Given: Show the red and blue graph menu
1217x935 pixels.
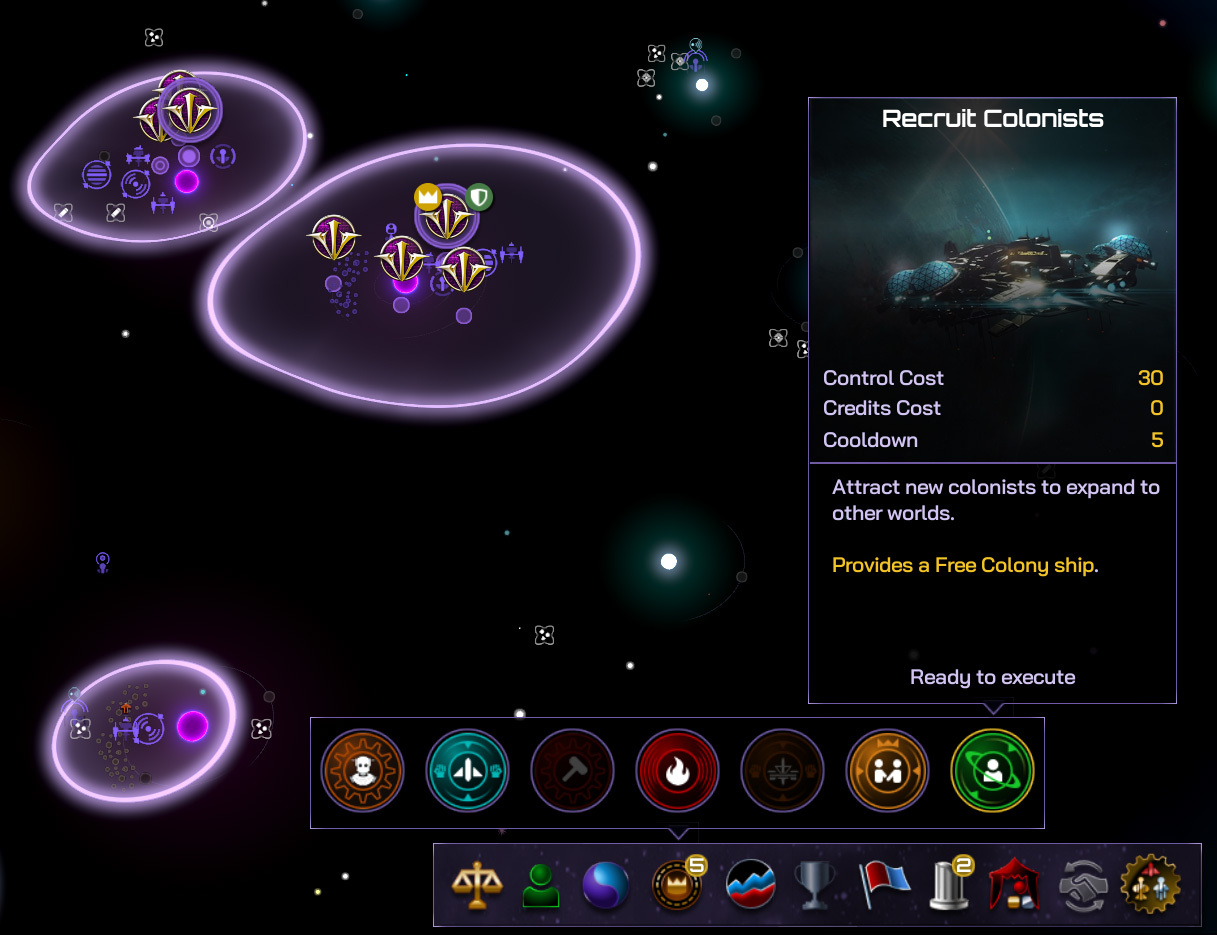Looking at the screenshot, I should [751, 885].
